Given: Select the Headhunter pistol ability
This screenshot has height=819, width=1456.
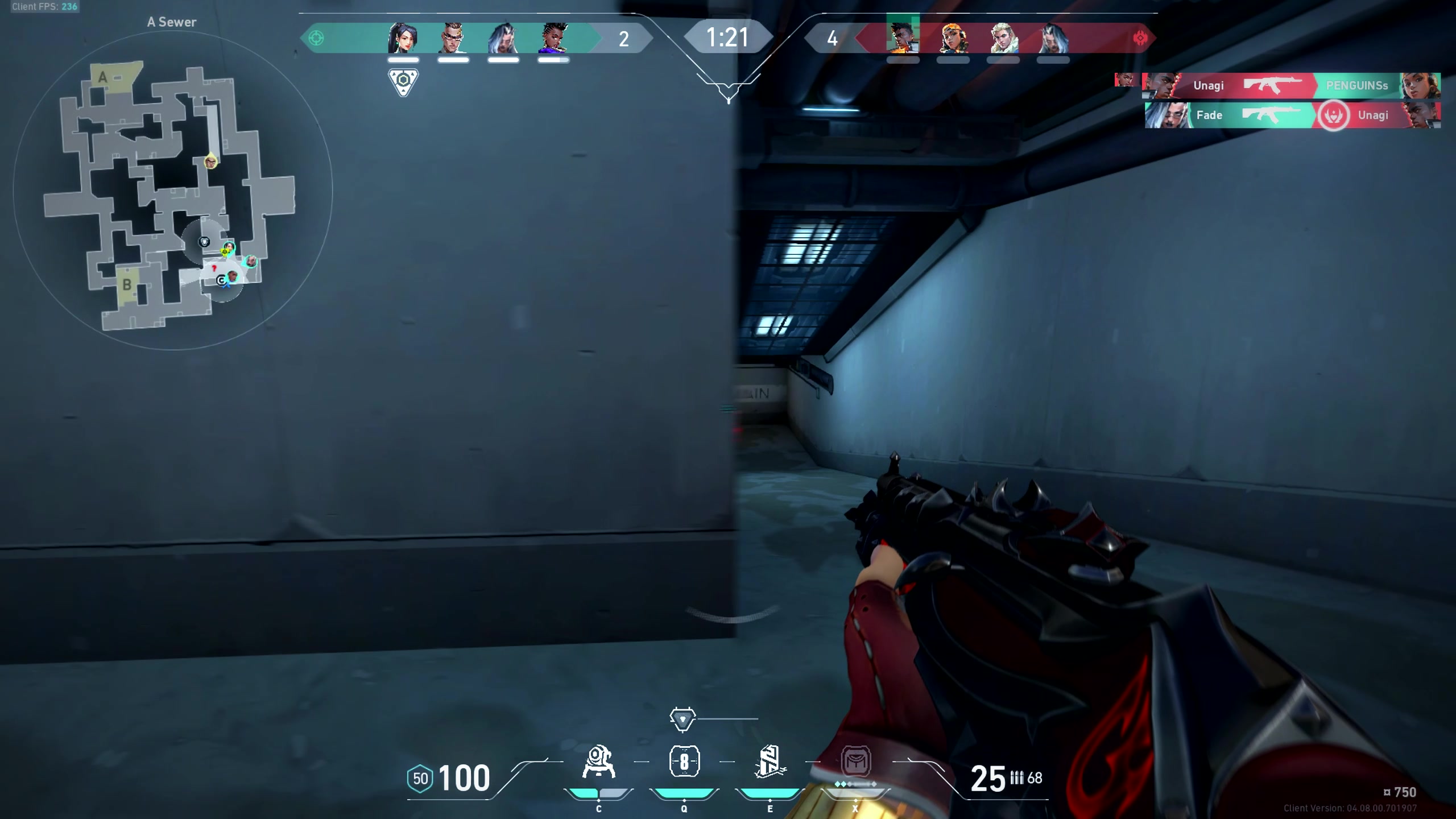Looking at the screenshot, I should click(x=684, y=762).
